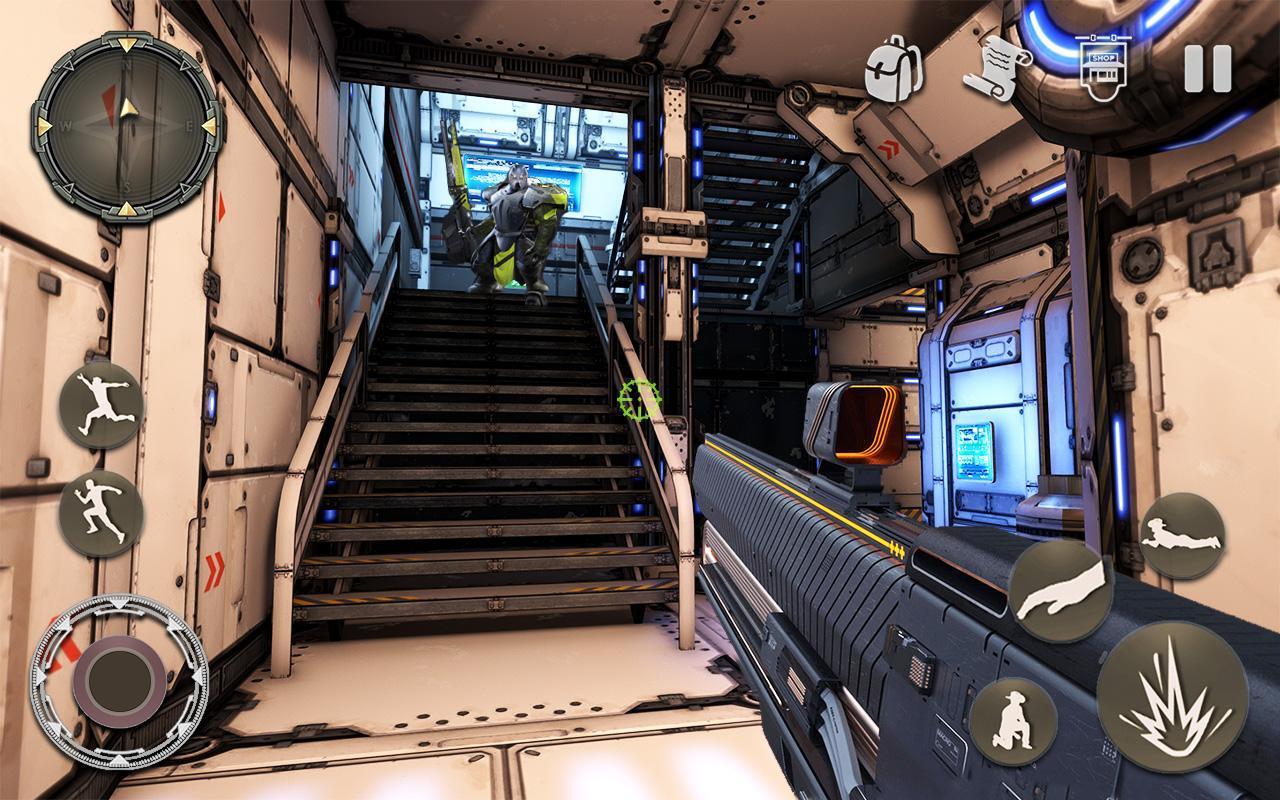The height and width of the screenshot is (800, 1280).
Task: Open the backpack inventory
Action: coord(887,70)
